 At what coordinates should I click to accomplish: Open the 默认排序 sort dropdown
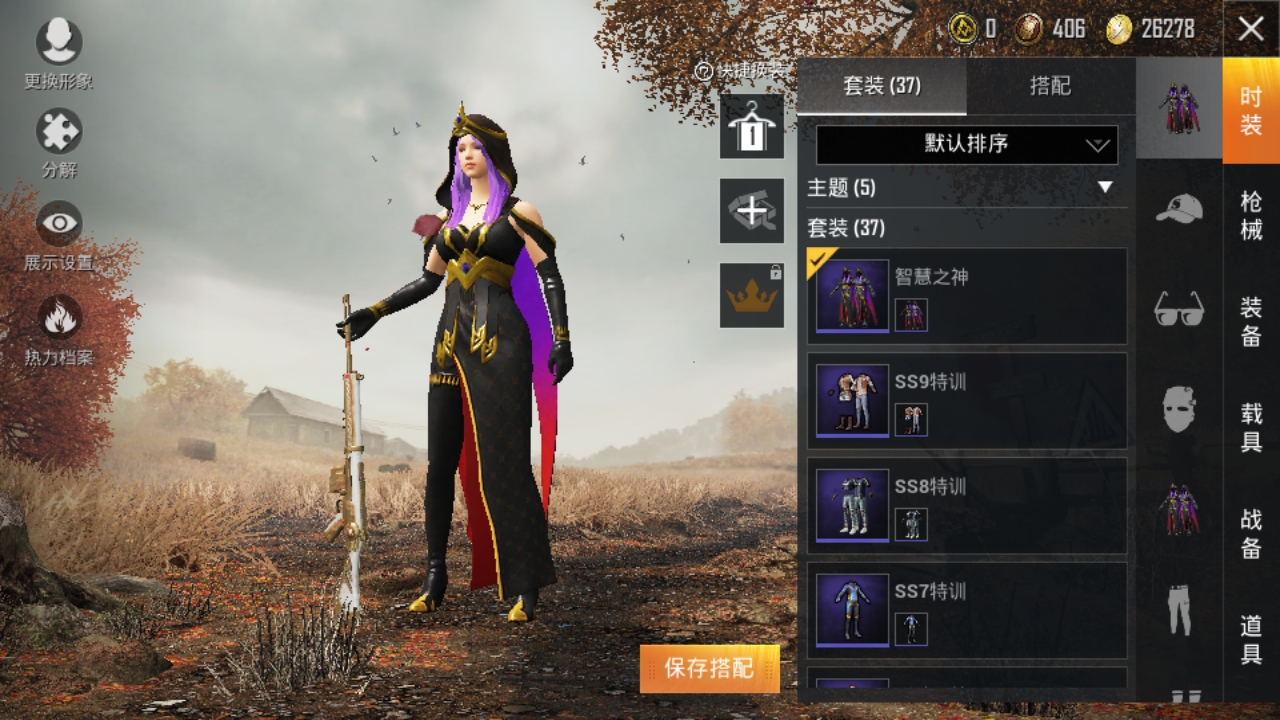966,145
